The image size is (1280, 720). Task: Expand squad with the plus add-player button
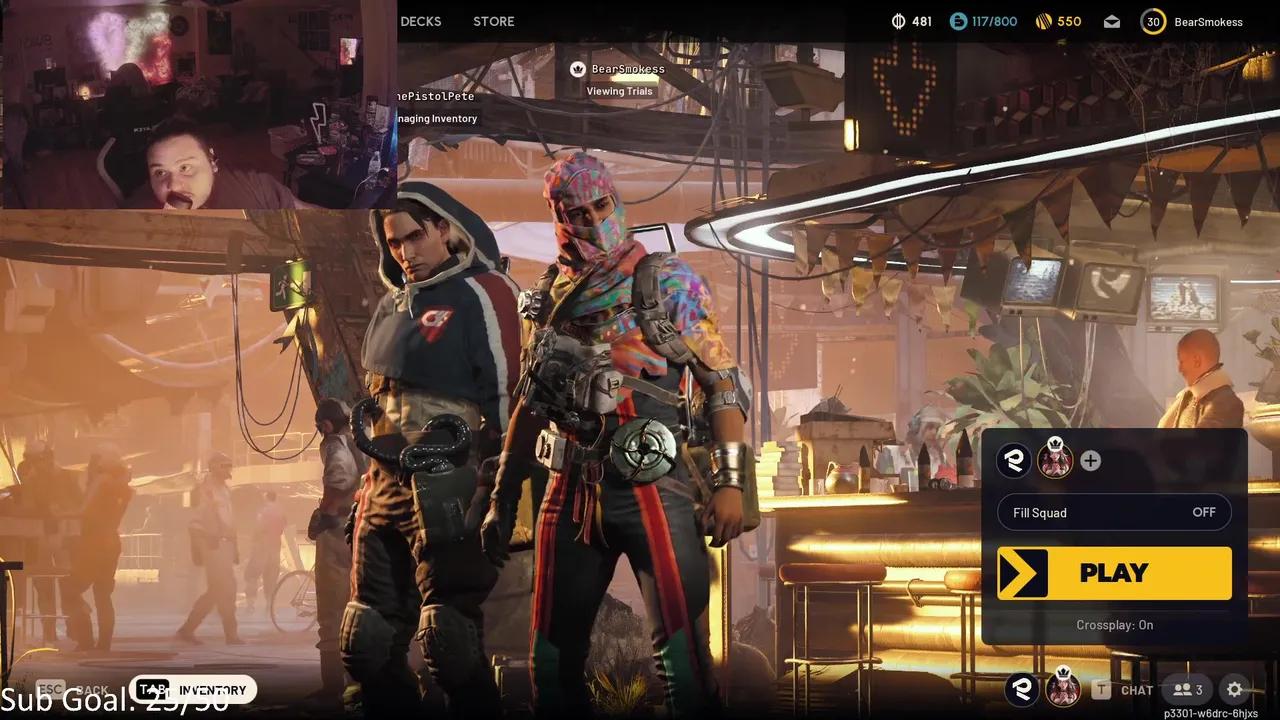coord(1090,460)
